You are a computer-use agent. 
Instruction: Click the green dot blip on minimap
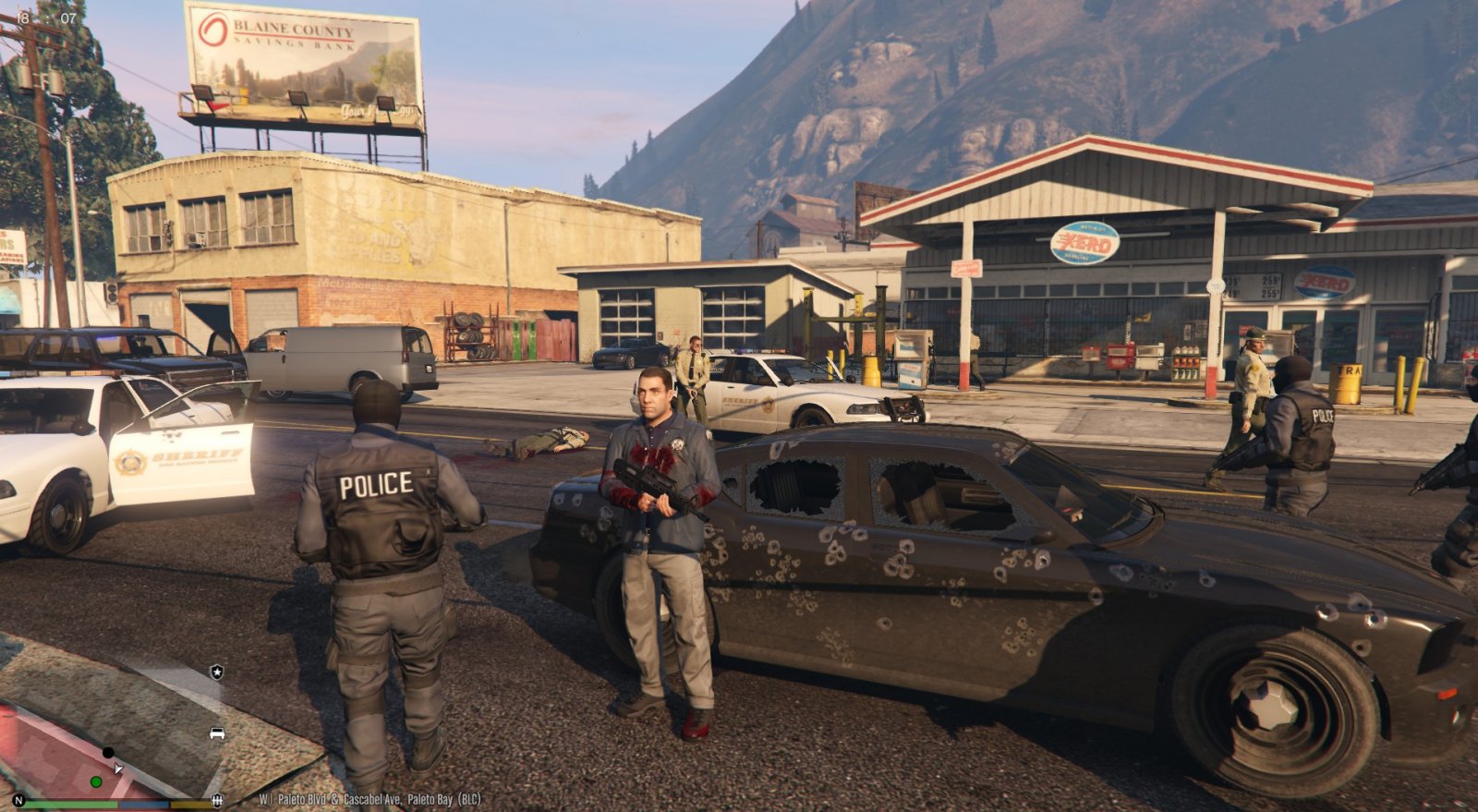[x=96, y=782]
